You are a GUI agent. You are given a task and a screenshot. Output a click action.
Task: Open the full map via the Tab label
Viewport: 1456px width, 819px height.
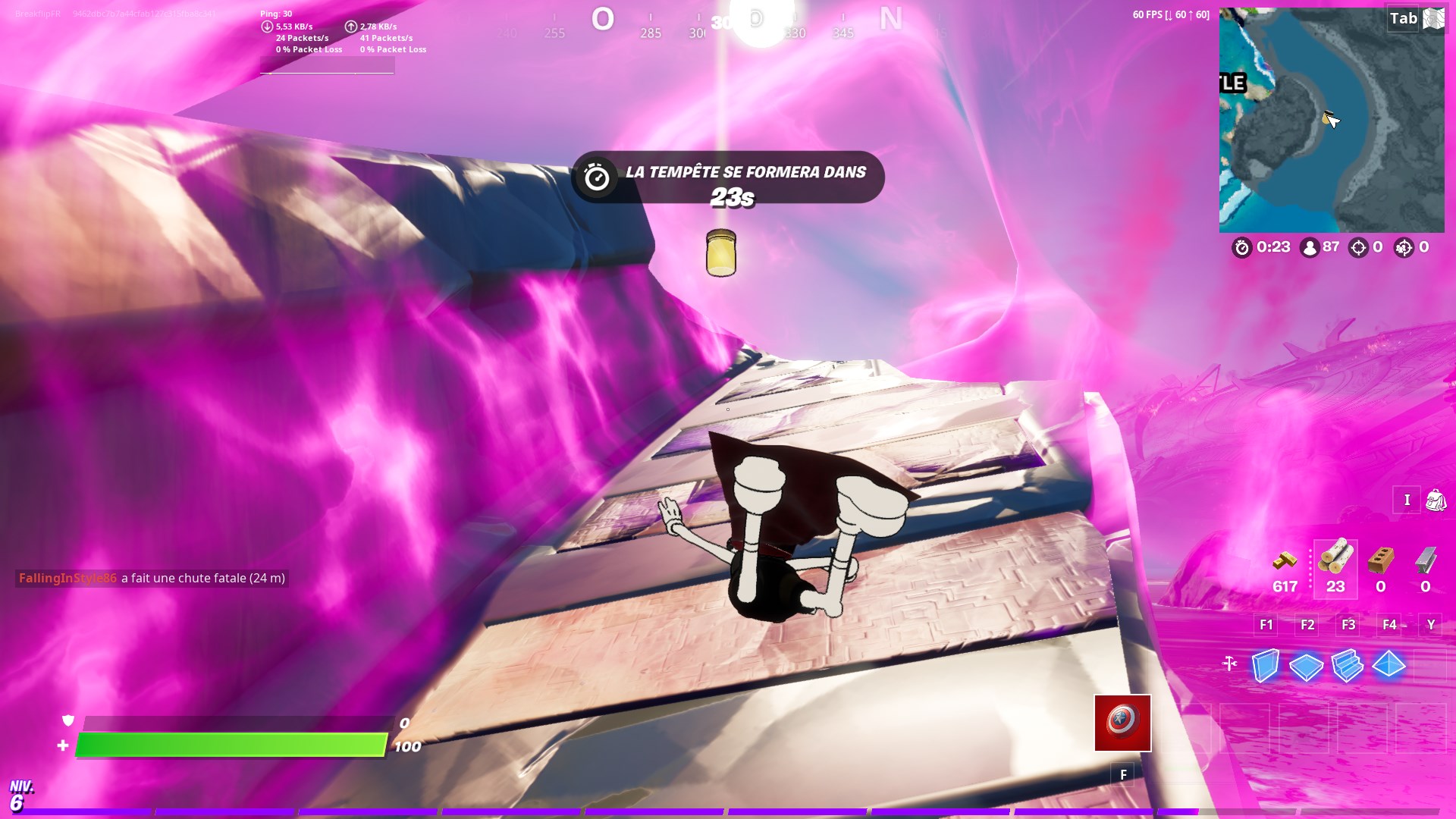coord(1403,19)
